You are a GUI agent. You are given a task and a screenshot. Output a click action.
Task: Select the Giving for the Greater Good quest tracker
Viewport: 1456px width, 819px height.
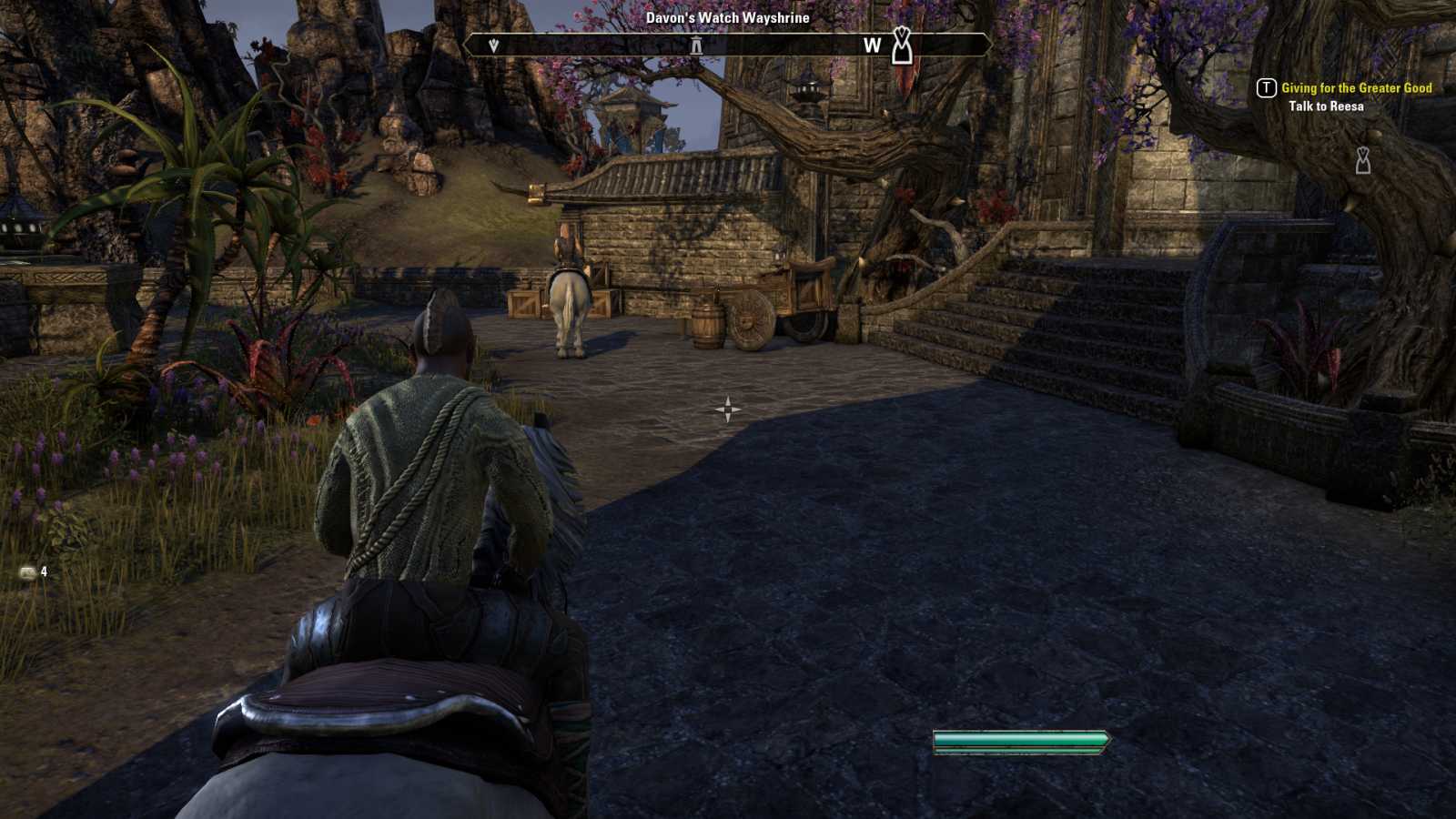1356,88
